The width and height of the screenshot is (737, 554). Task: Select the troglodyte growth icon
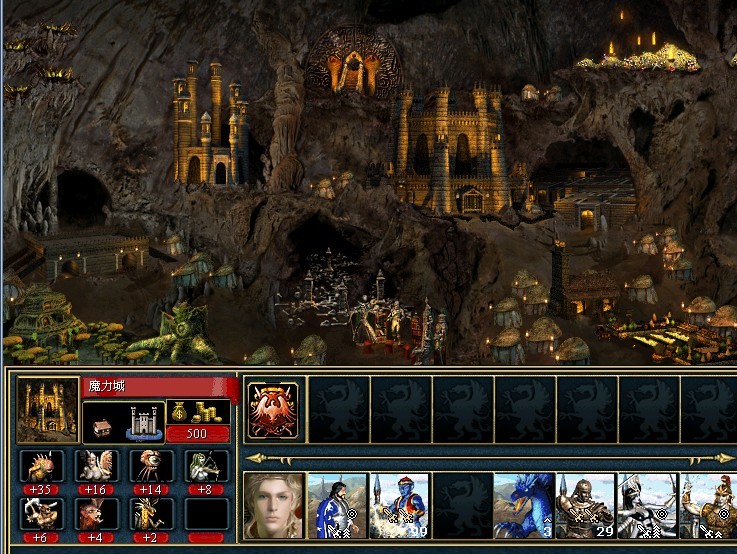42,466
